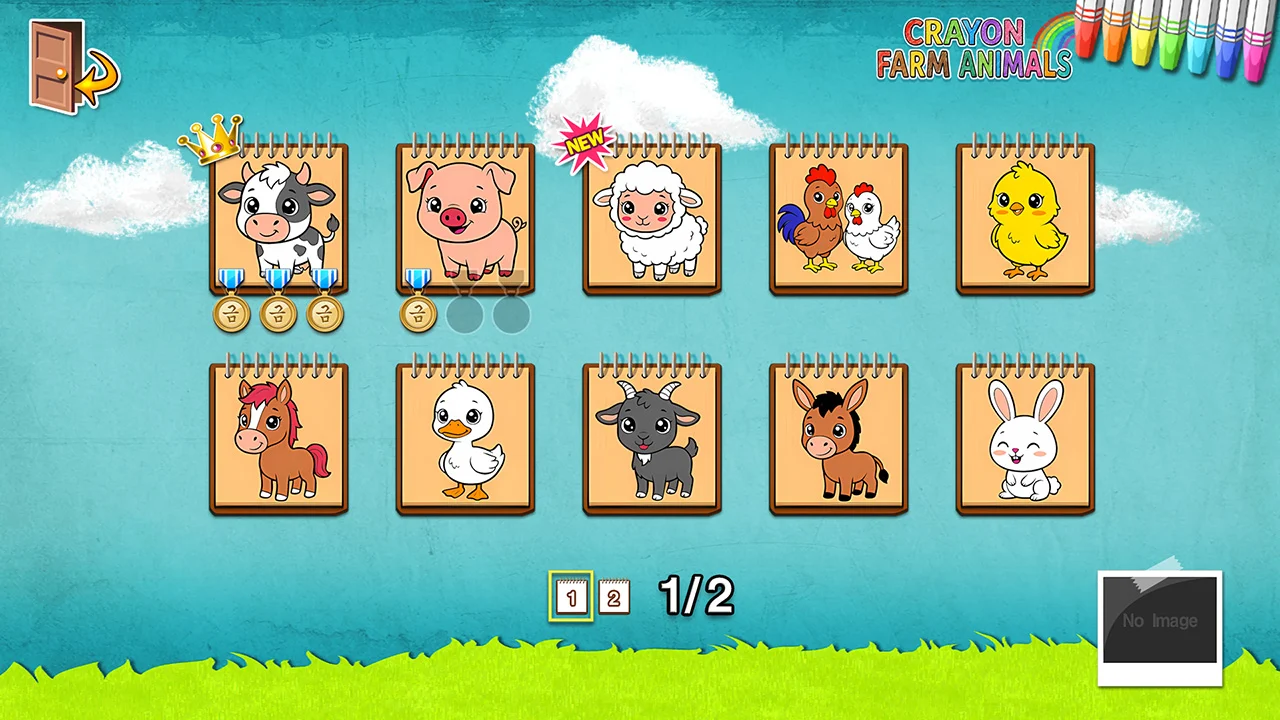Select the gray goat page
The image size is (1280, 720).
pos(652,440)
